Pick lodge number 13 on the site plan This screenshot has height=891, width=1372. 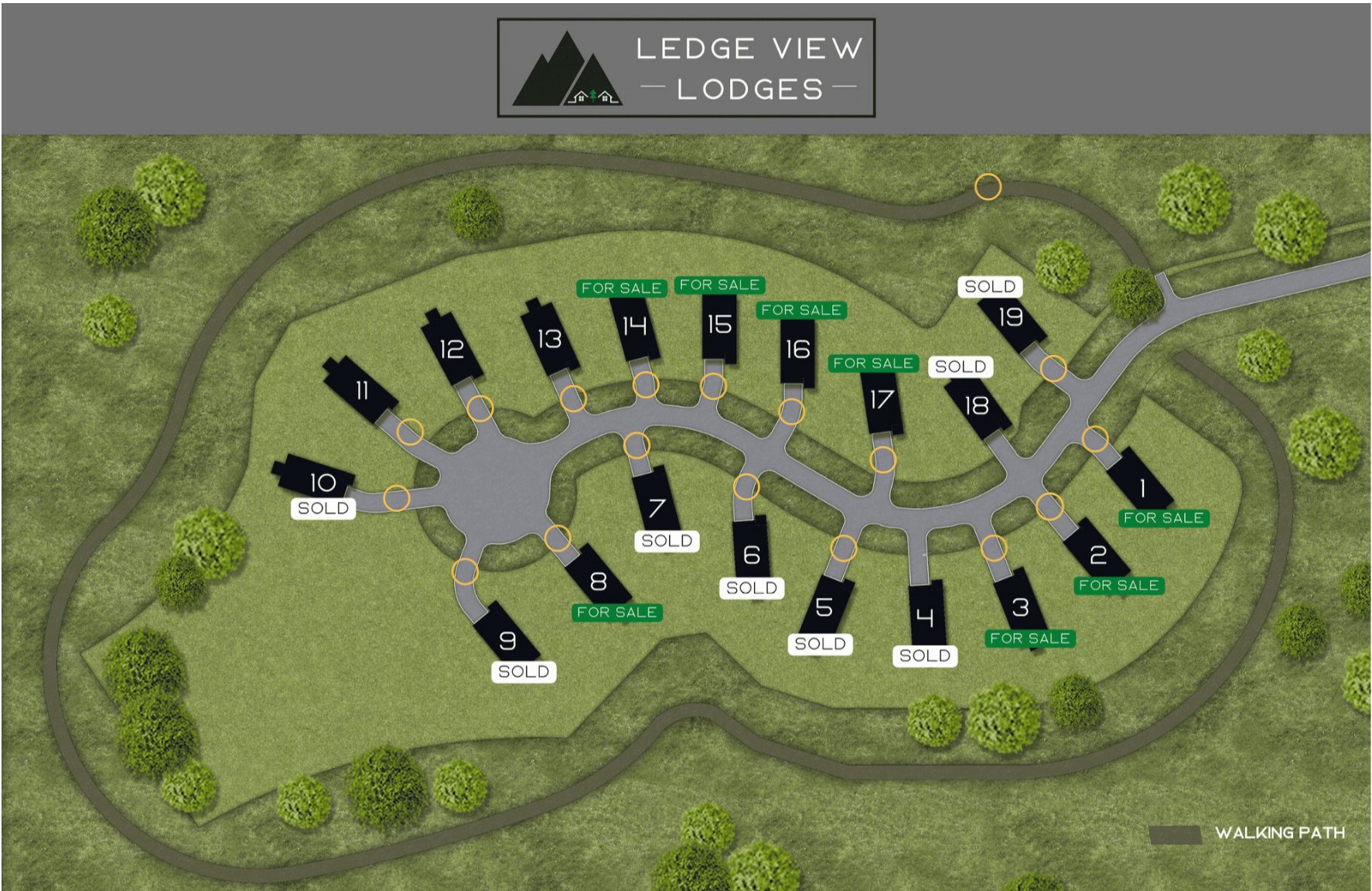click(x=549, y=339)
